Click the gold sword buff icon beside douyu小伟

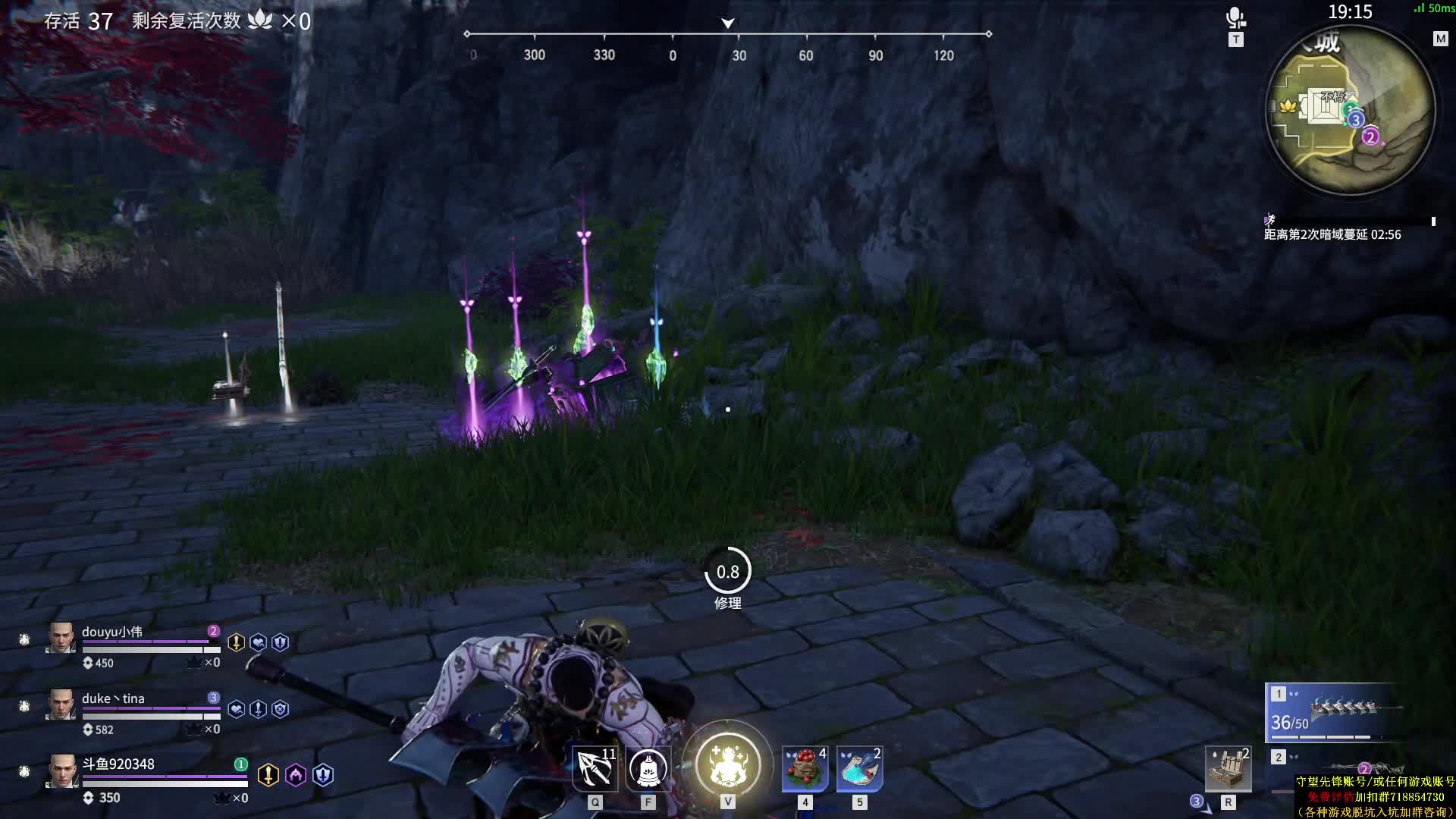pos(236,643)
